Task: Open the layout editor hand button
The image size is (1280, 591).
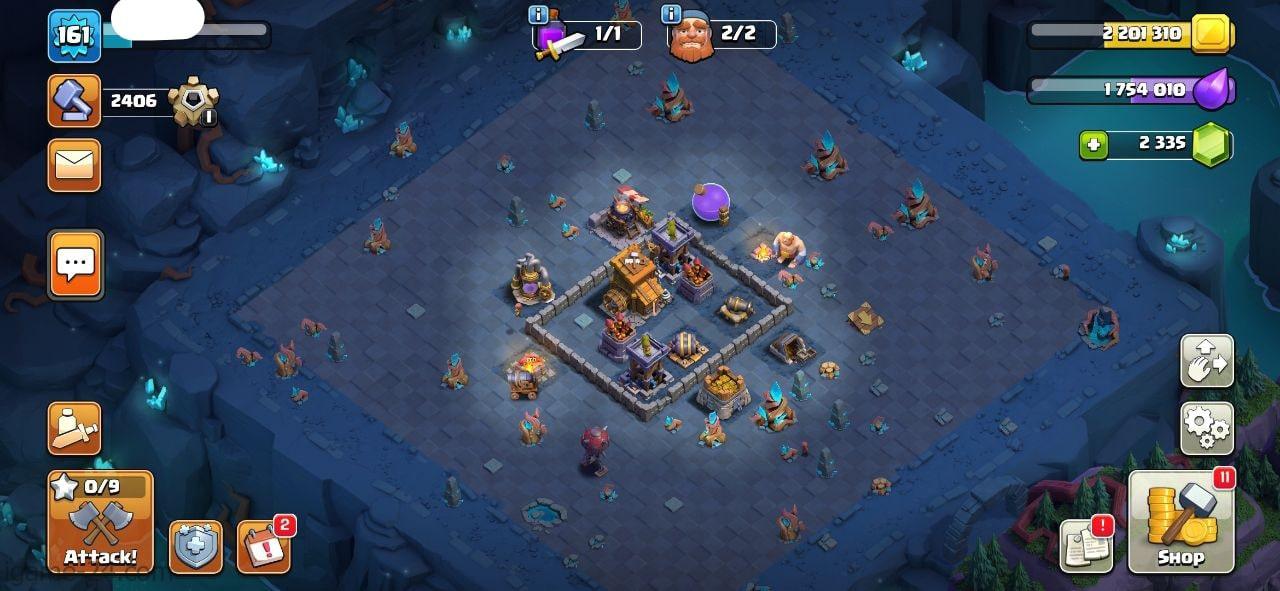Action: coord(1207,361)
